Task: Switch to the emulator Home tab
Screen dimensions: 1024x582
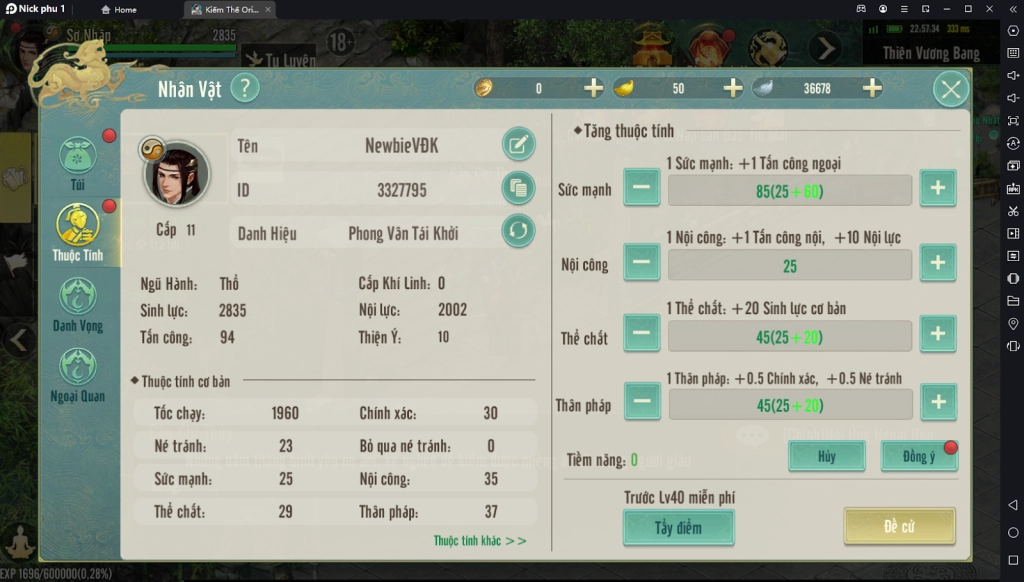Action: [119, 9]
